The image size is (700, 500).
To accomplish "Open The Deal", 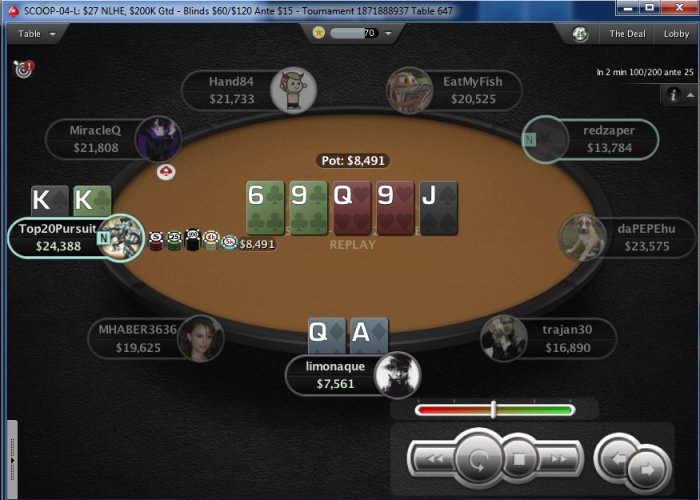I will [x=627, y=33].
